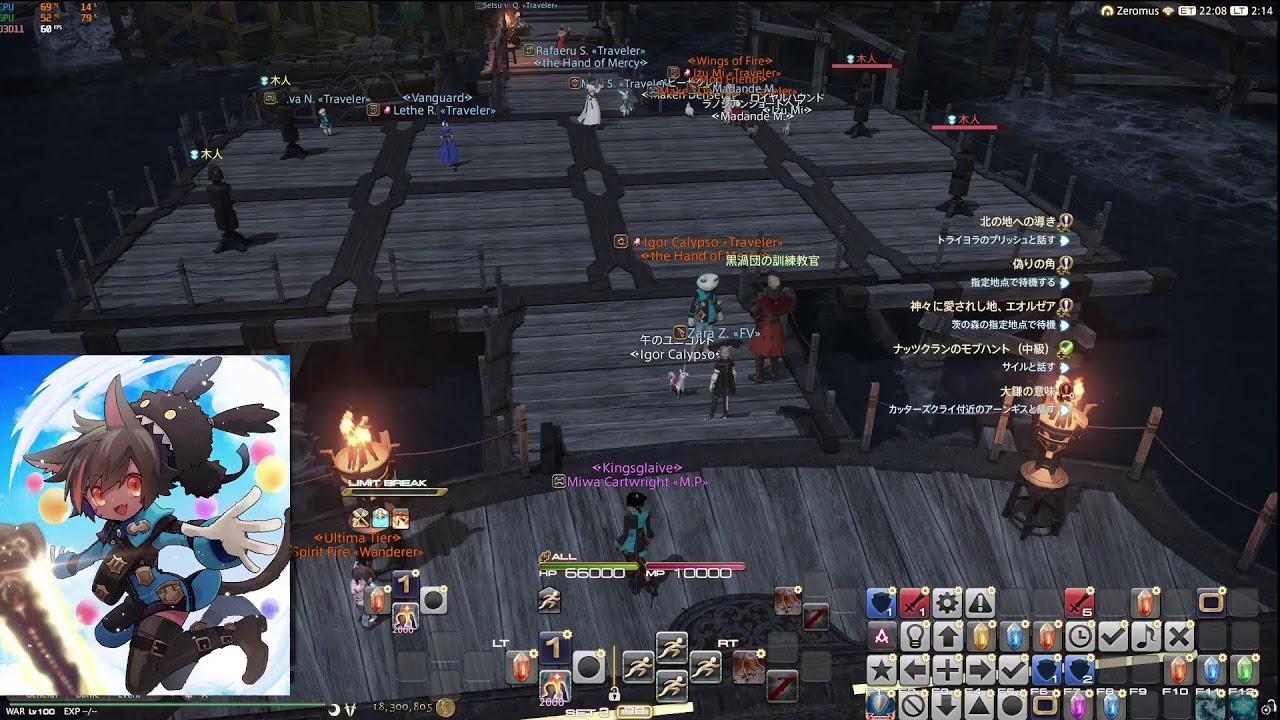Click the prohibition circle hotbar icon
This screenshot has height=720, width=1280.
914,704
